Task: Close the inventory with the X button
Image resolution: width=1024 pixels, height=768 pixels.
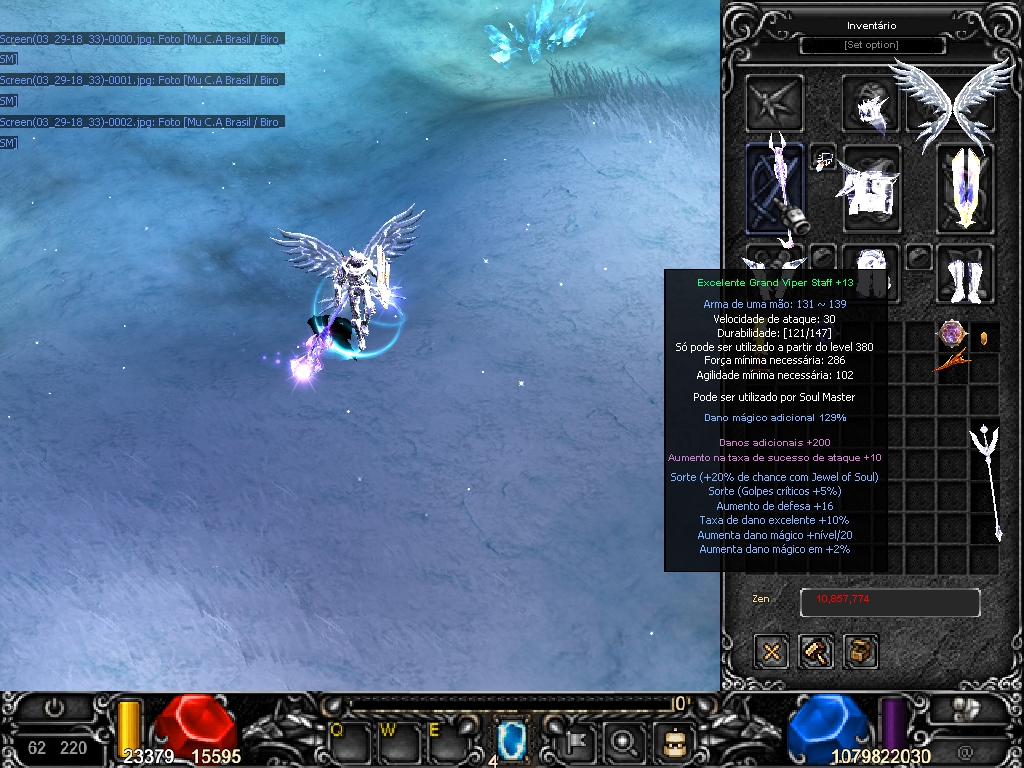Action: (771, 652)
